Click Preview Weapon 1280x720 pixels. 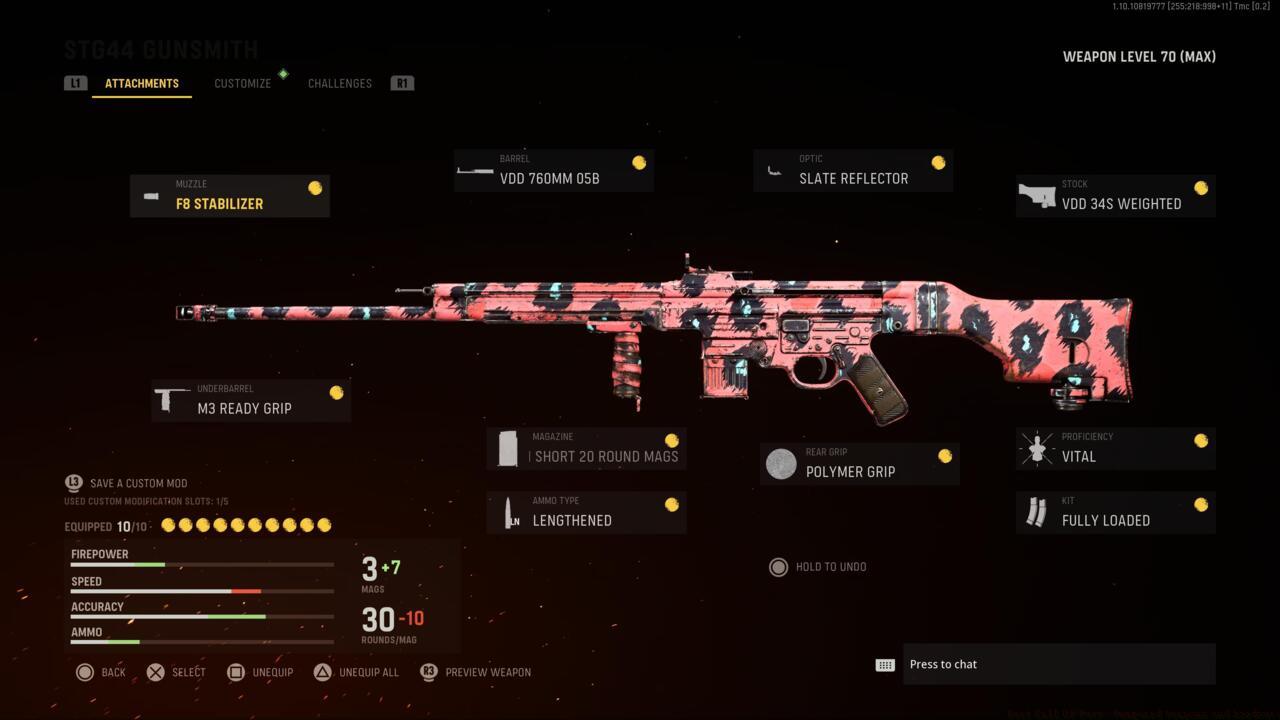[x=475, y=672]
